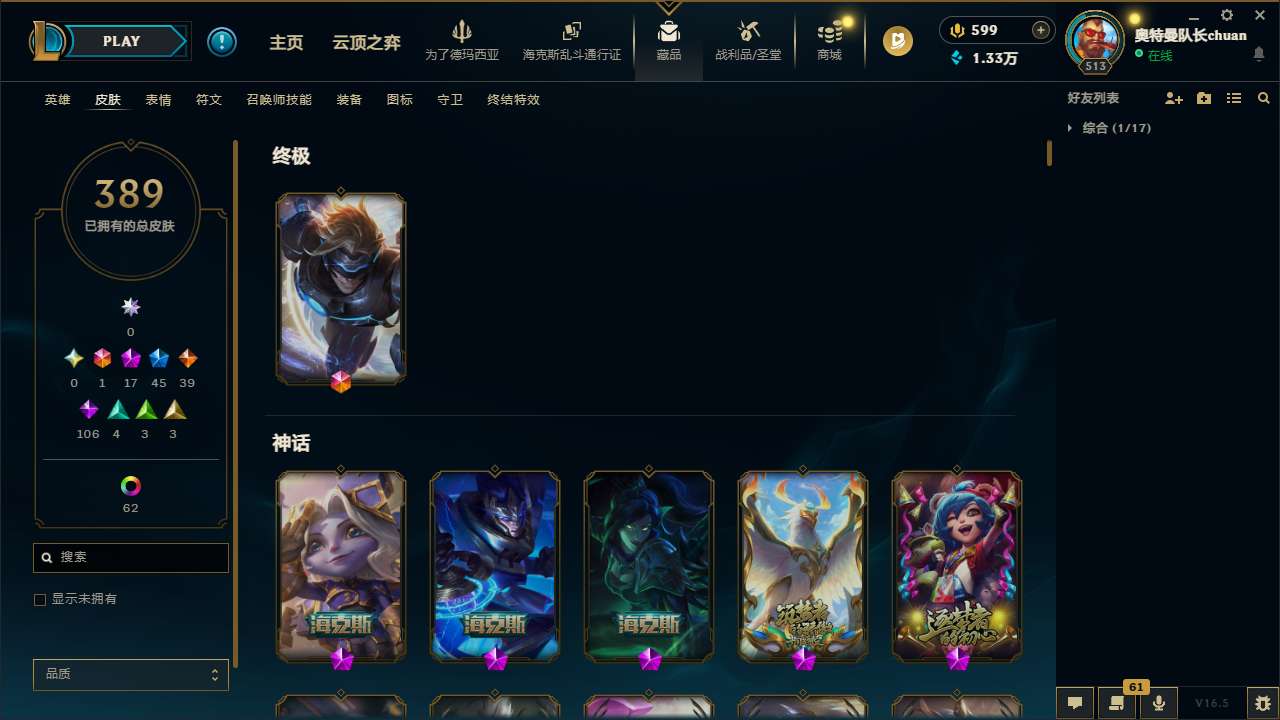
Task: Switch to the 英雄 sub-tab
Action: [57, 100]
